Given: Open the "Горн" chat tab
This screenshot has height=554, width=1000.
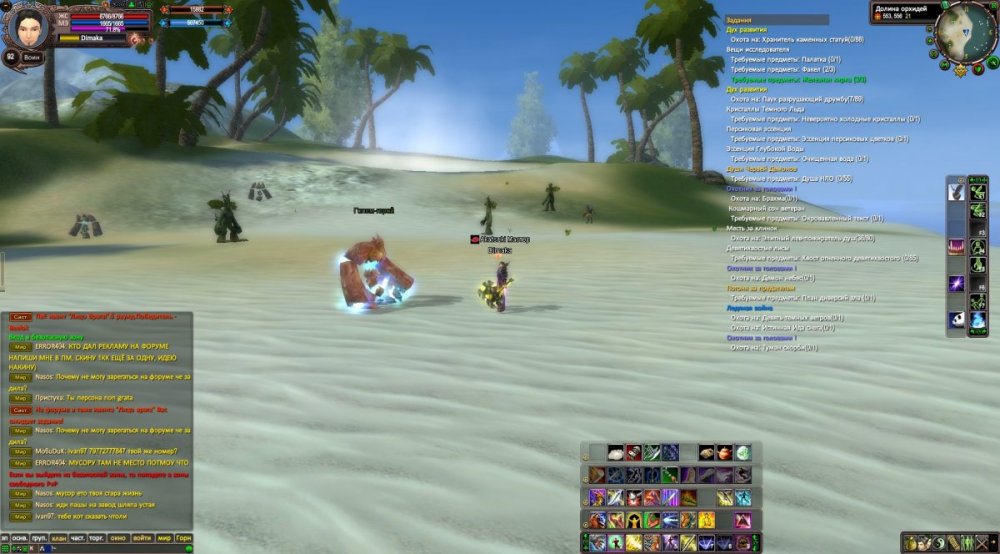Looking at the screenshot, I should coord(184,537).
